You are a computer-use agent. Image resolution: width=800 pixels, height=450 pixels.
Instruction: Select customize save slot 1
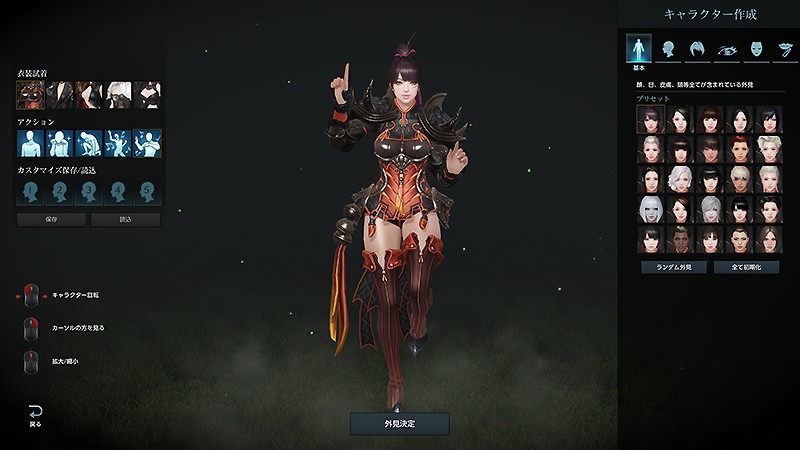[x=31, y=191]
